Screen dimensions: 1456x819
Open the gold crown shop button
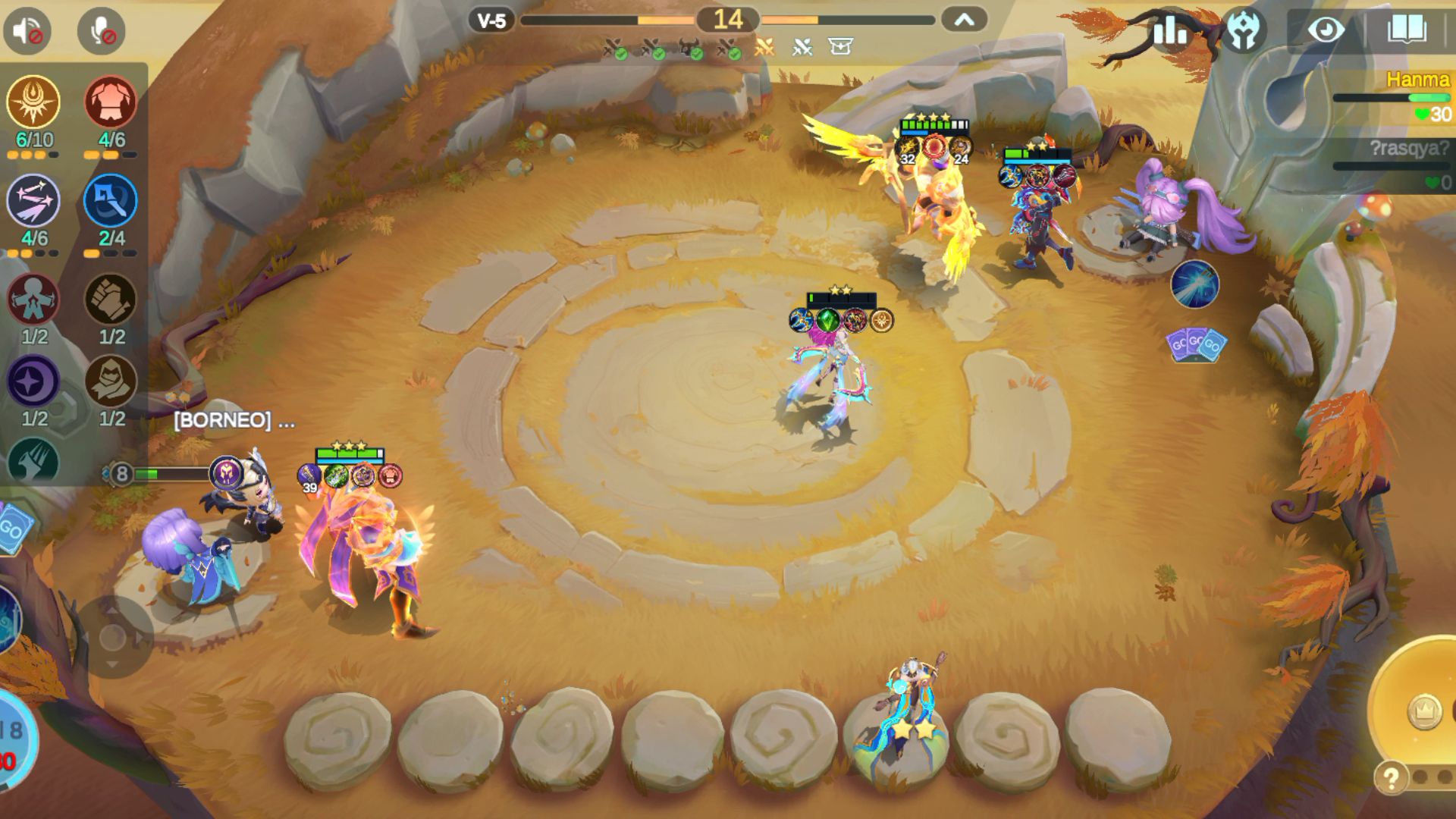coord(1424,711)
